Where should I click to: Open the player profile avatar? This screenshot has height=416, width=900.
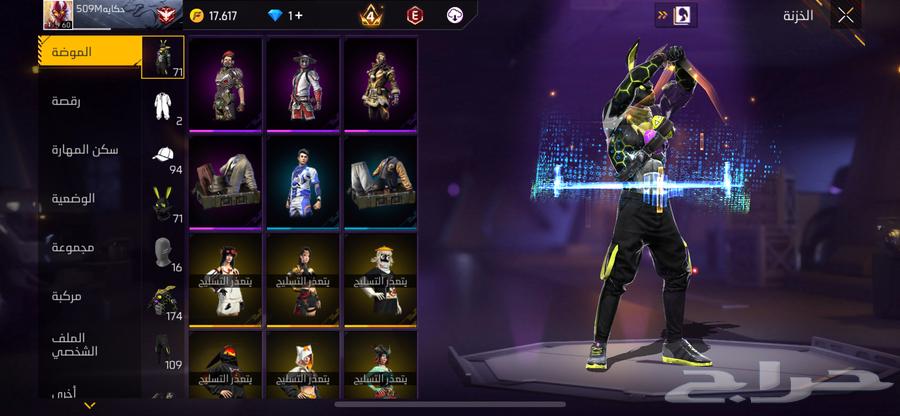[x=59, y=14]
